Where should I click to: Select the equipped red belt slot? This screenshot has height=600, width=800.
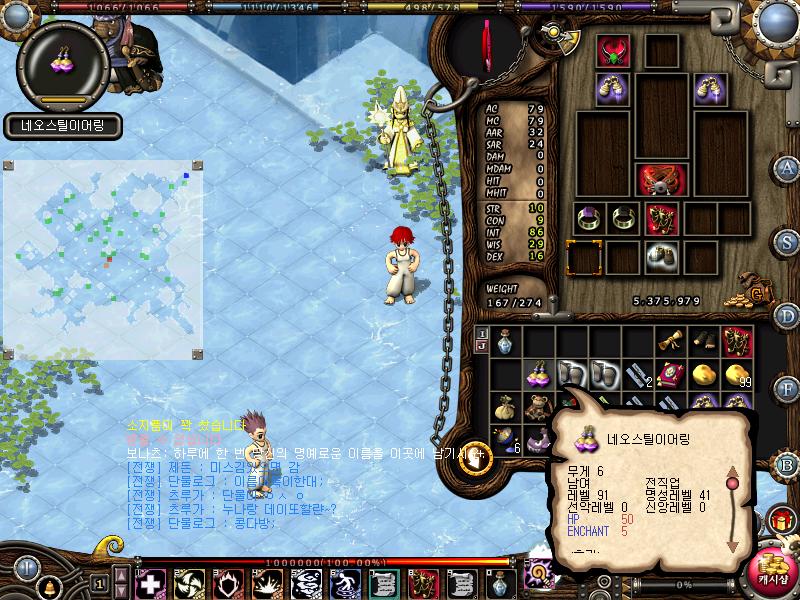point(660,181)
